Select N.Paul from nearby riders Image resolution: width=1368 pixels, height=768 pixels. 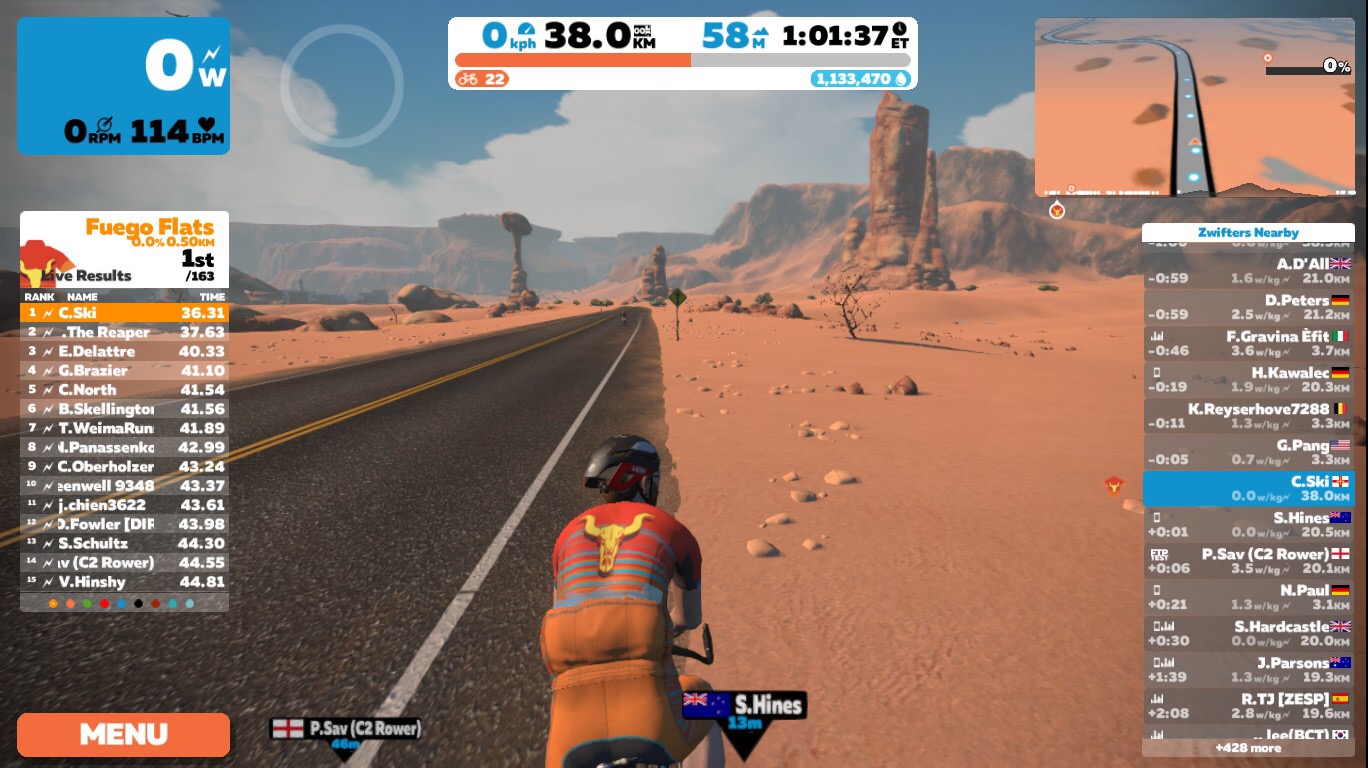1248,597
